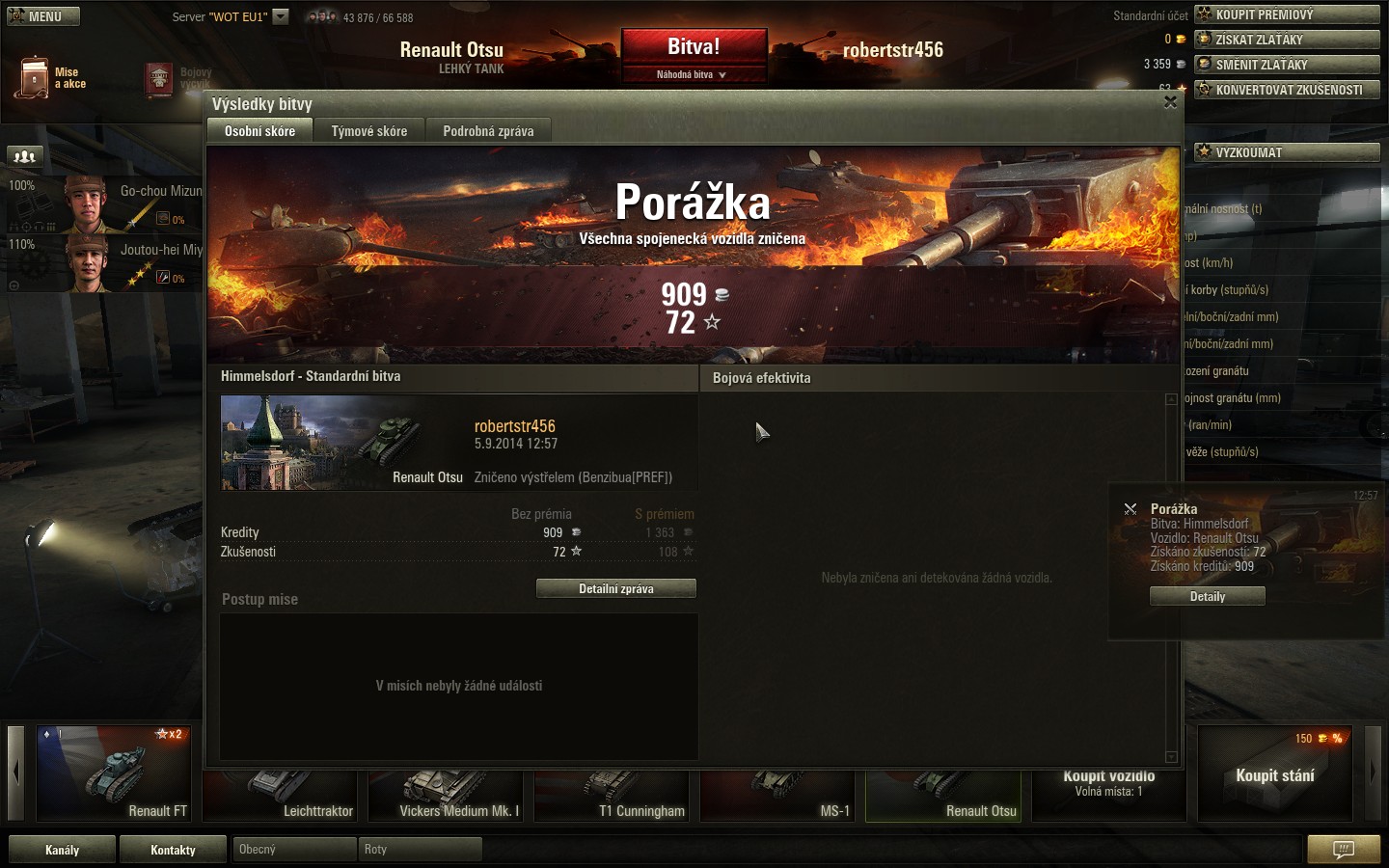Open Konvertovat zkušenosti
The image size is (1389, 868).
(1287, 90)
